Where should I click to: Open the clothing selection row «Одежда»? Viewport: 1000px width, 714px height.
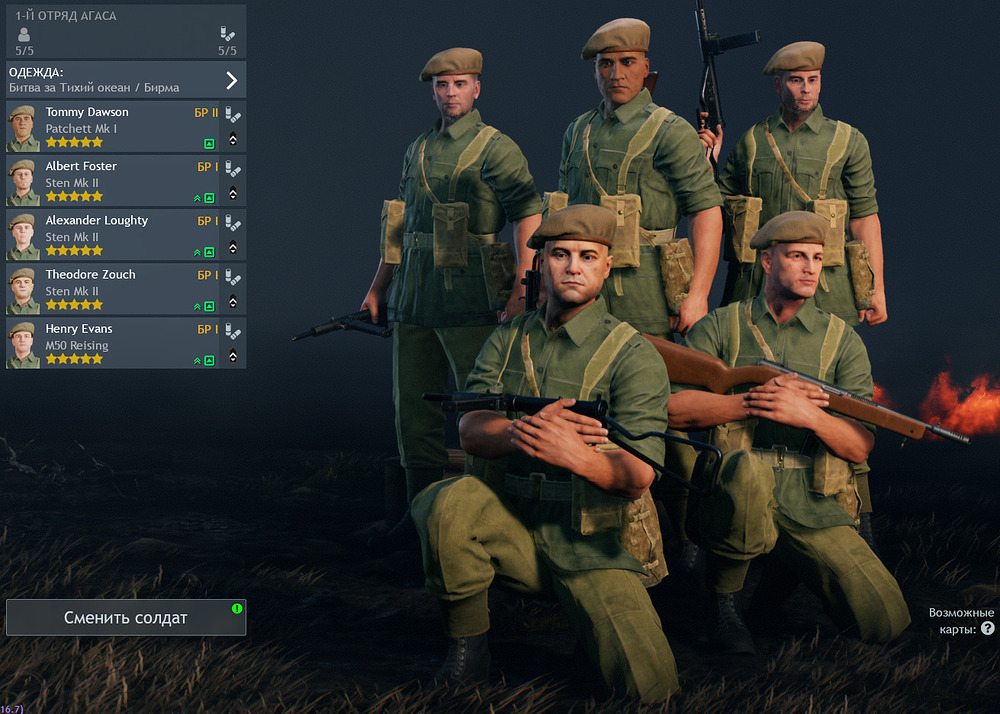(125, 80)
